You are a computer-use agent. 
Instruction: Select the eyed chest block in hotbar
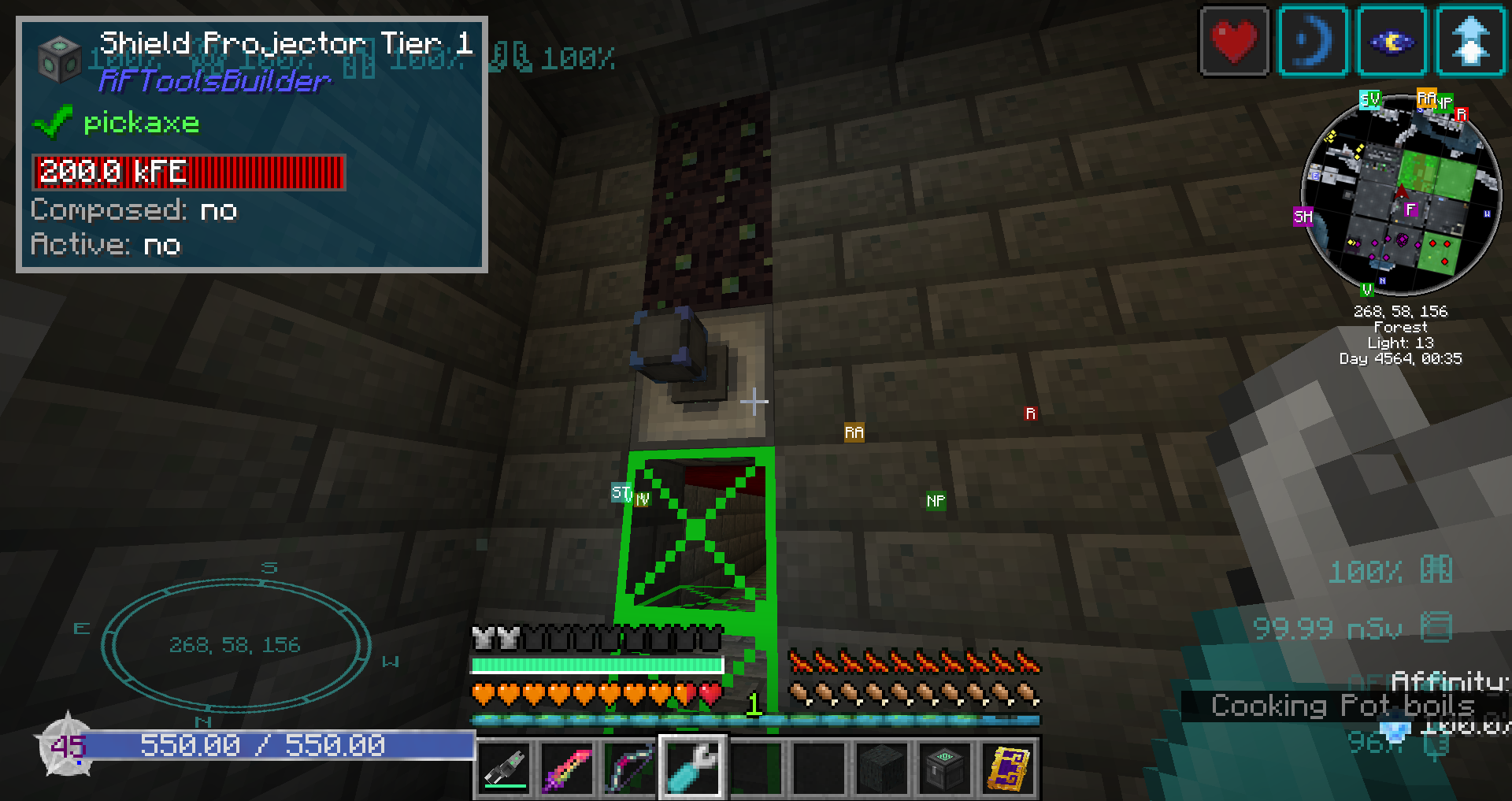point(946,768)
